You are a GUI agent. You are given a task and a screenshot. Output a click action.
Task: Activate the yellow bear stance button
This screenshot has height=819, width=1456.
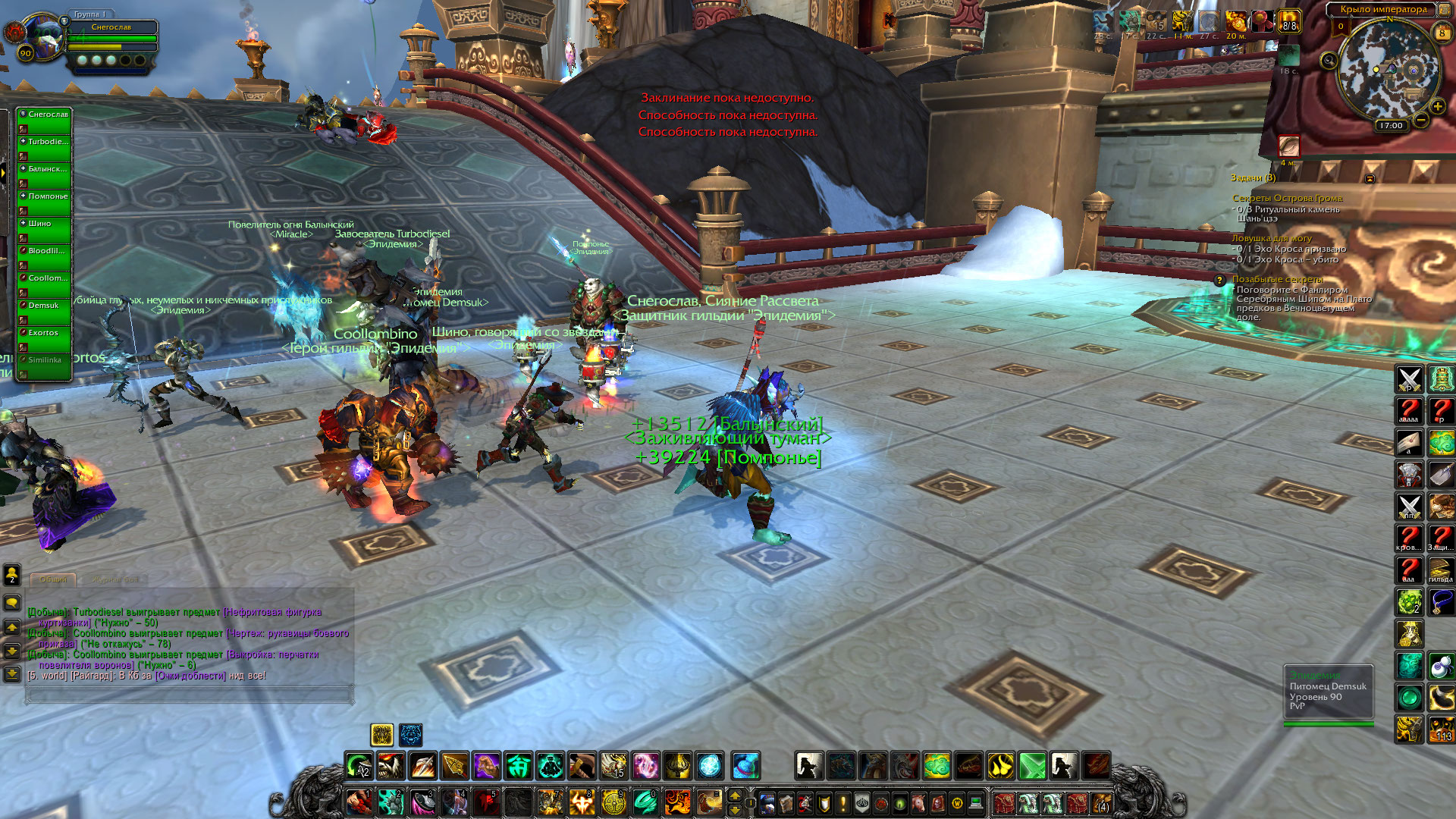click(381, 734)
